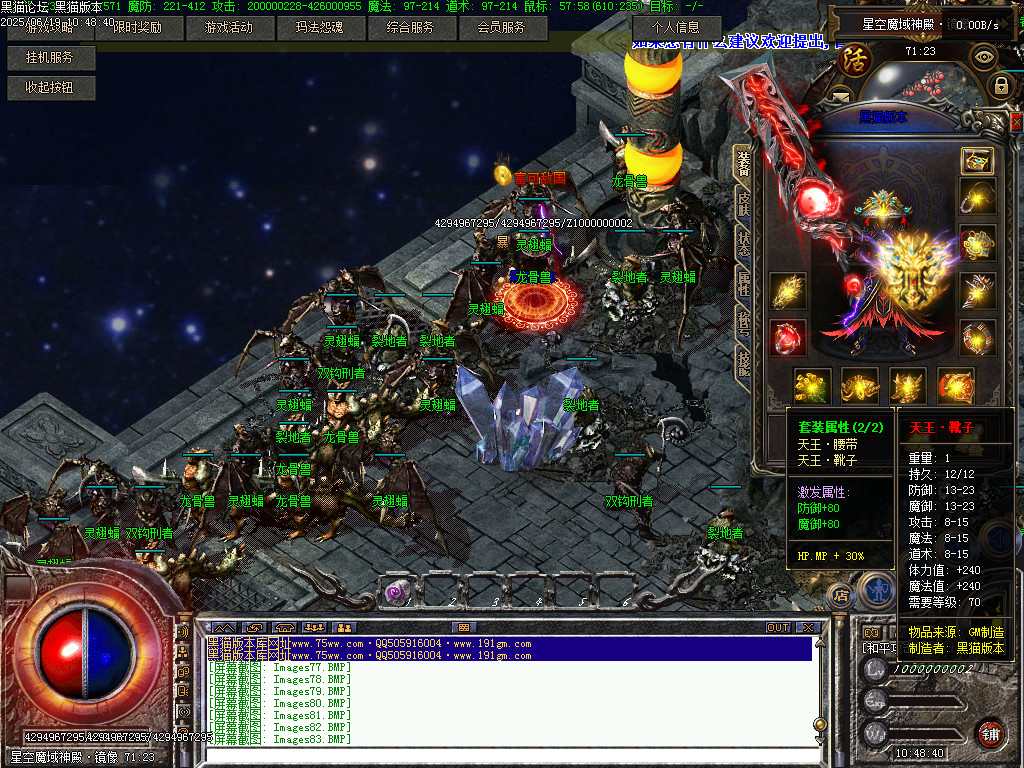The height and width of the screenshot is (768, 1024).
Task: Select the red gem ring equipment slot
Action: (x=788, y=338)
